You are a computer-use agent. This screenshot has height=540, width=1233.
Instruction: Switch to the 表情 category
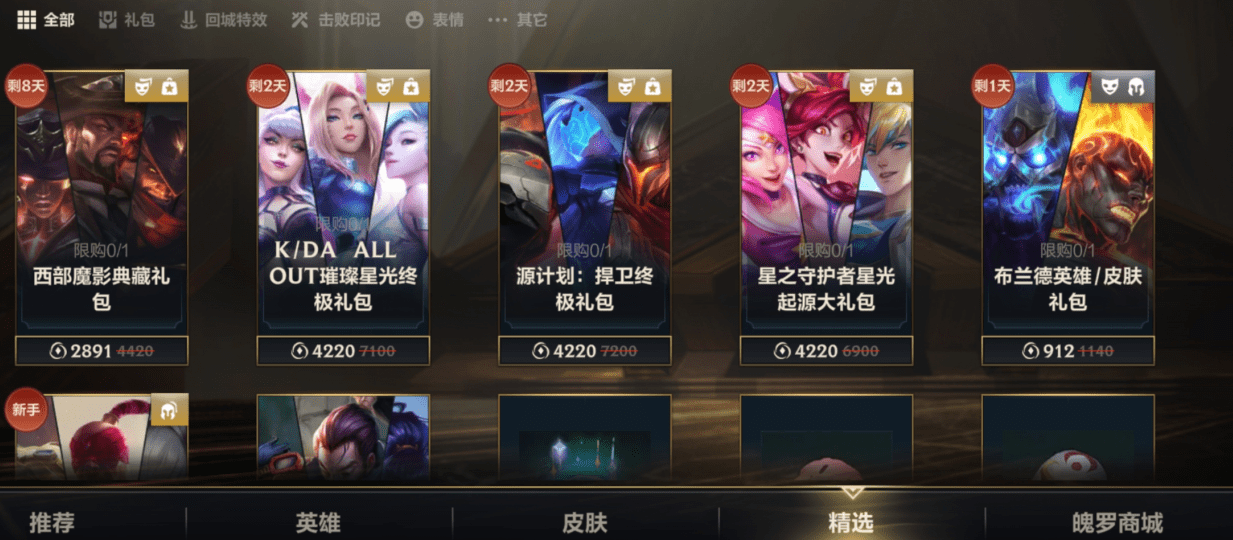coord(435,20)
